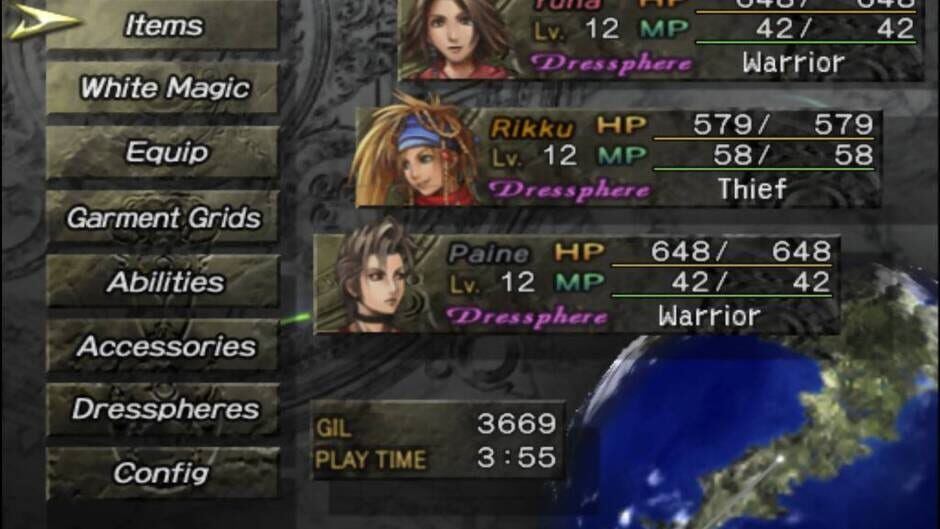The image size is (940, 529).
Task: Open the Config settings
Action: point(163,473)
